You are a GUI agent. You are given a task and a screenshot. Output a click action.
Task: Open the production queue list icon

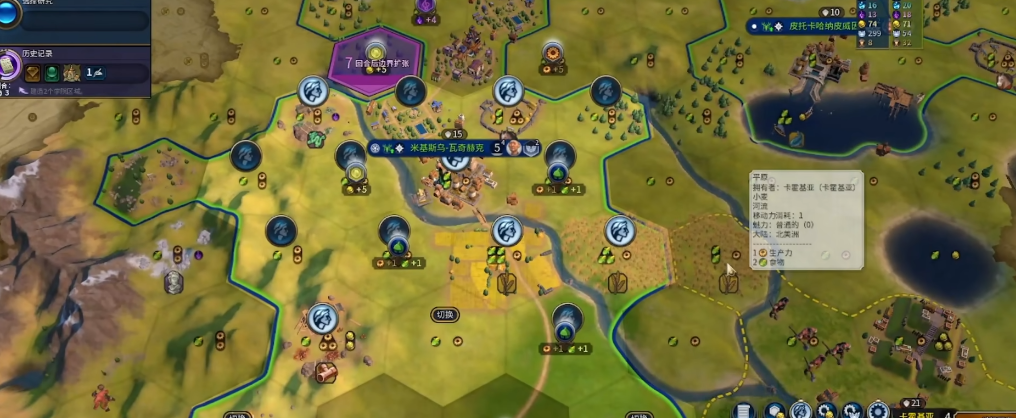(x=745, y=410)
